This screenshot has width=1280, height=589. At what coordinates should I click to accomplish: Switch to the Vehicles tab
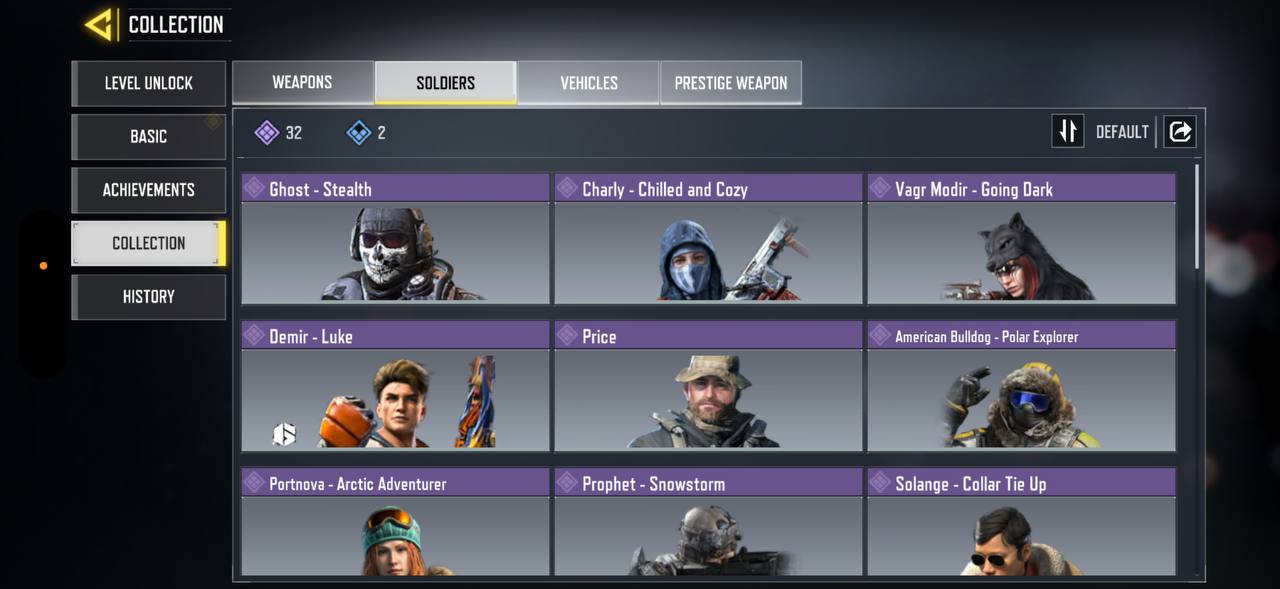[x=589, y=83]
